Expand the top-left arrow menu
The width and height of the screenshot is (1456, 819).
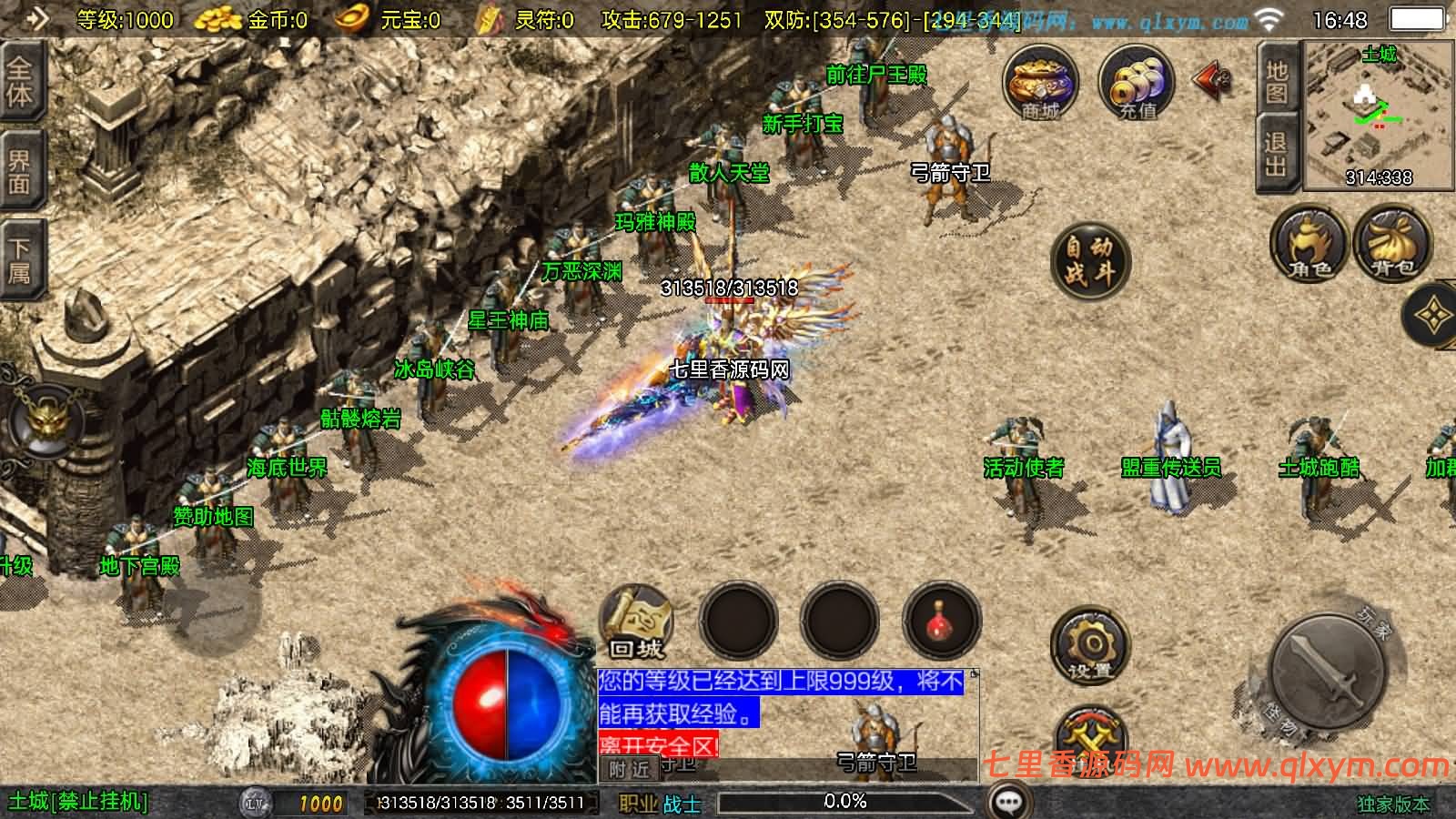(x=36, y=18)
